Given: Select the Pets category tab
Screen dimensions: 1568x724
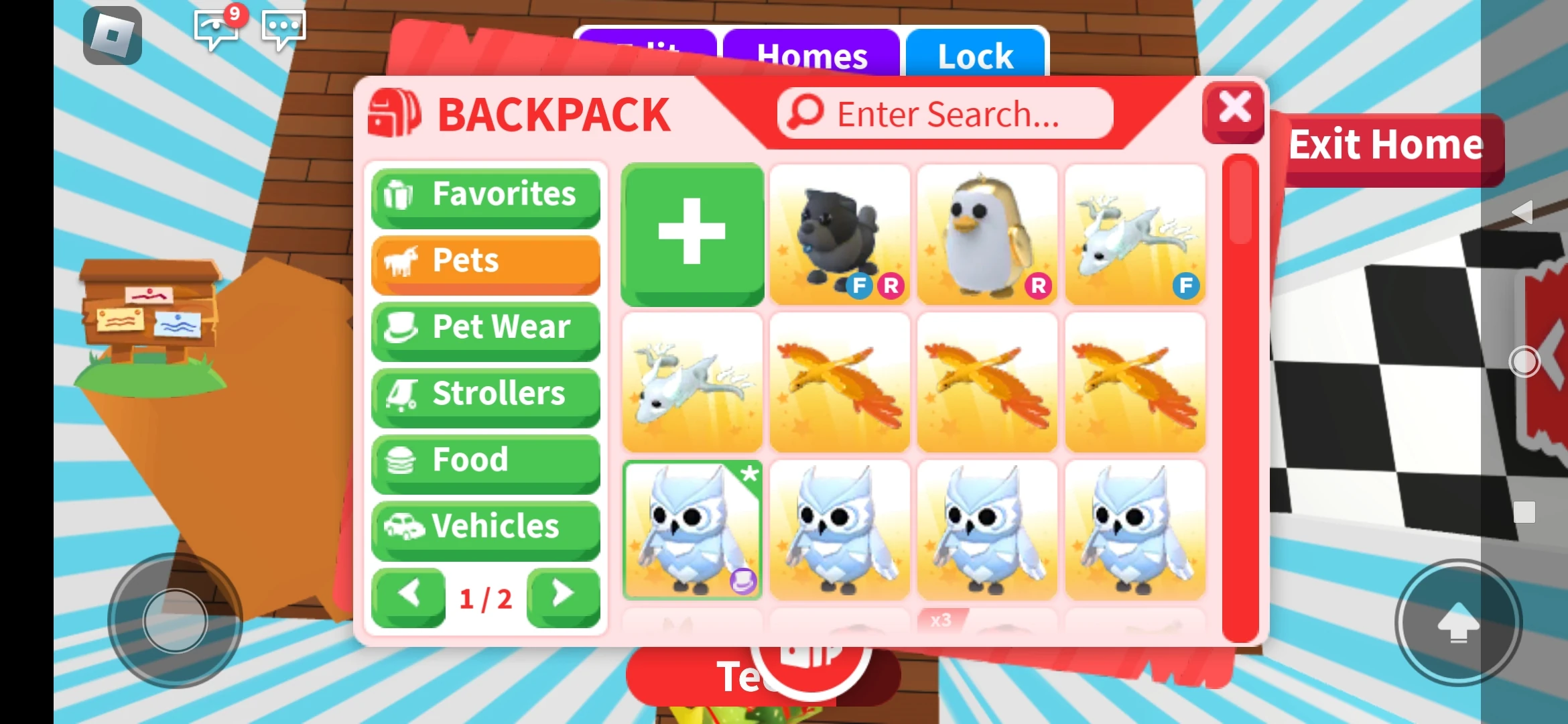Looking at the screenshot, I should [x=484, y=261].
